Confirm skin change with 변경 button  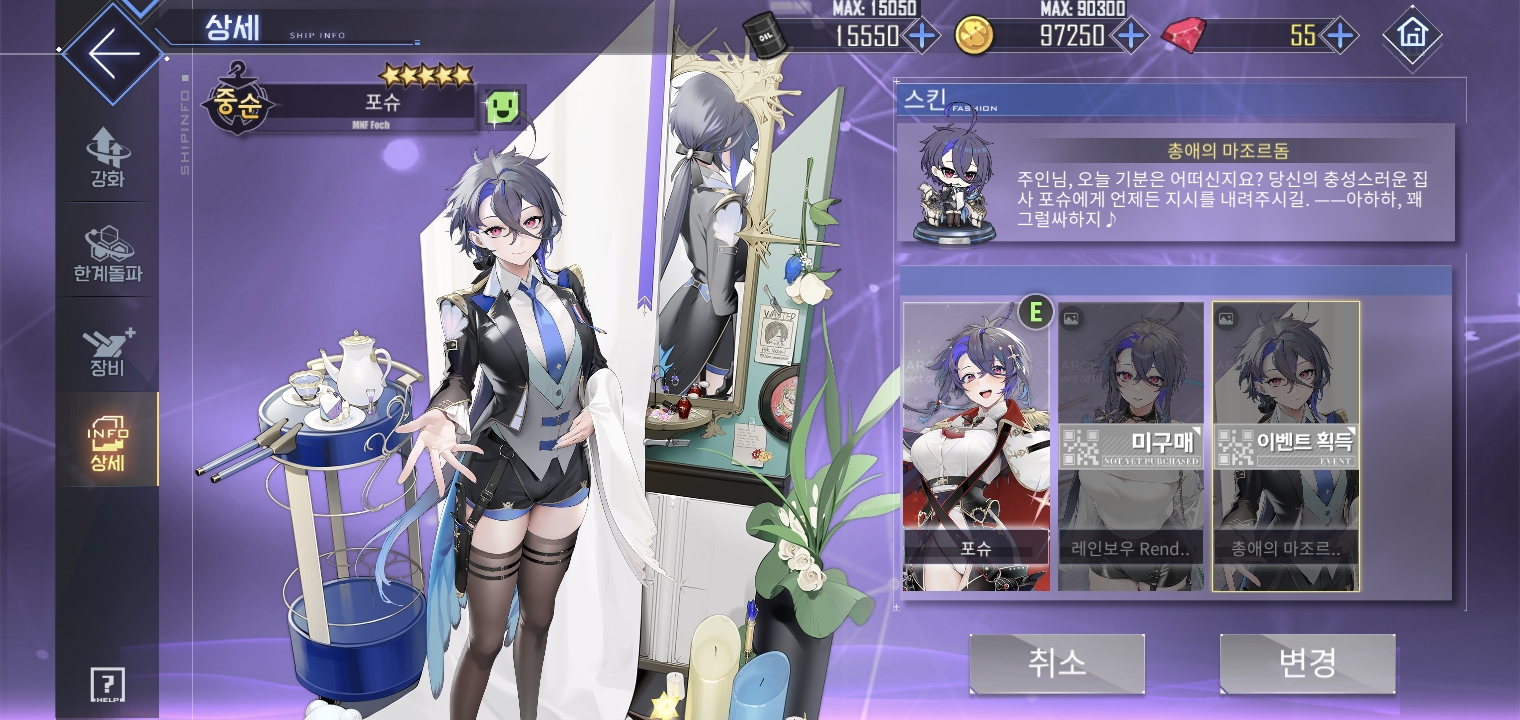tap(1307, 663)
